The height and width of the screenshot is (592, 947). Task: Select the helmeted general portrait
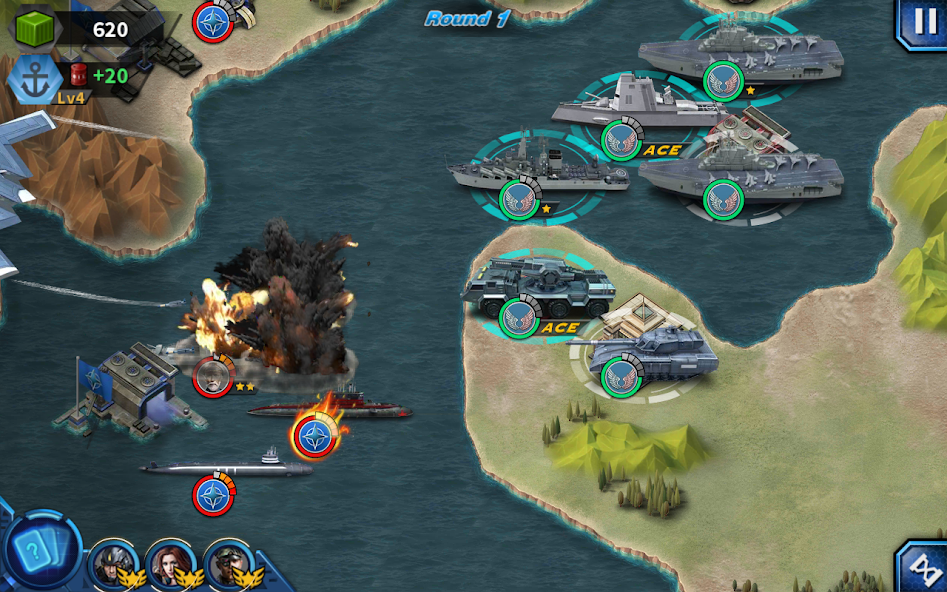coord(111,563)
